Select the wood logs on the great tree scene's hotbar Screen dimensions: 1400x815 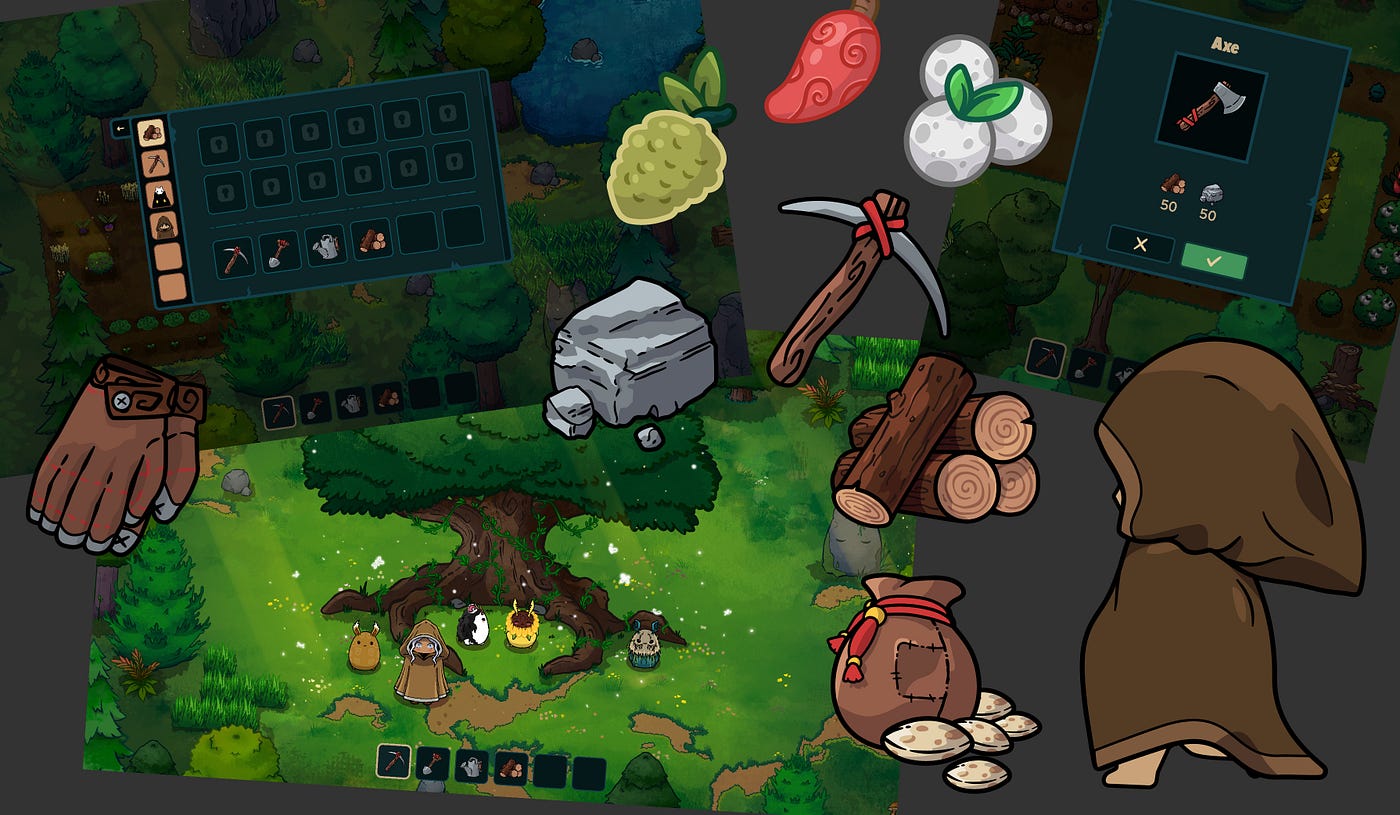511,768
